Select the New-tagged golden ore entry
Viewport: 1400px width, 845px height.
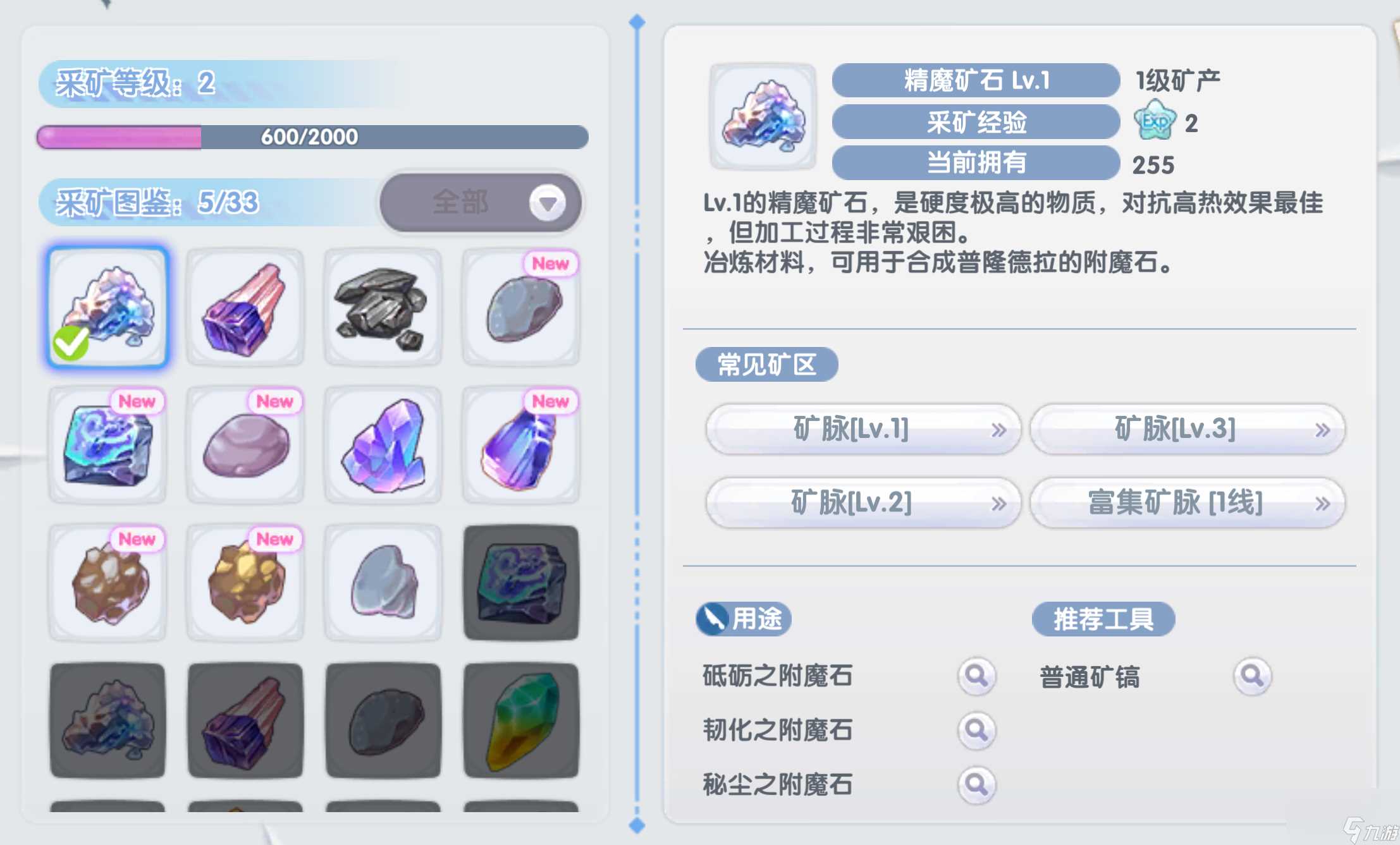pyautogui.click(x=246, y=581)
